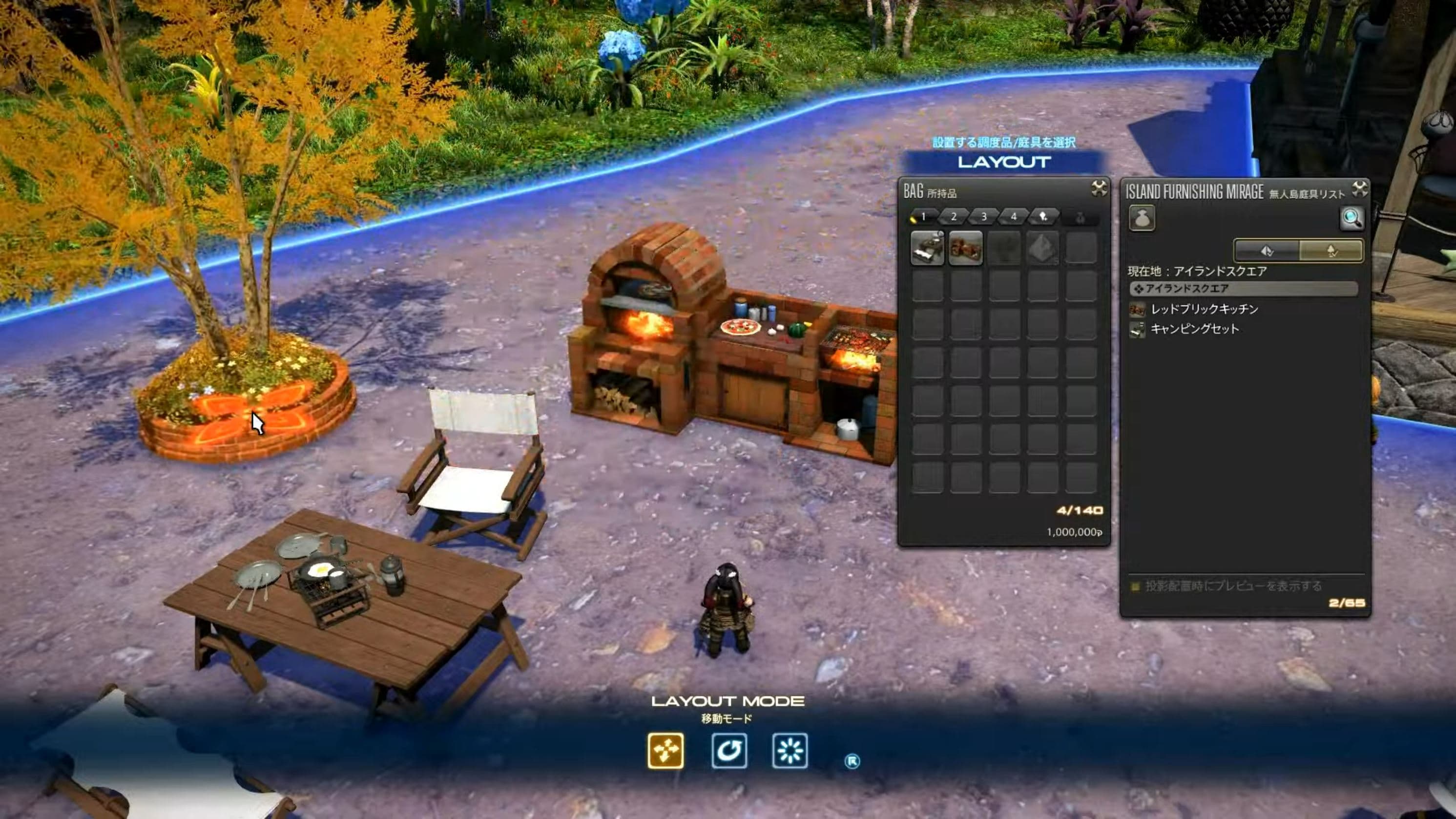Activate the move mode layout button
This screenshot has width=1456, height=819.
pos(666,751)
